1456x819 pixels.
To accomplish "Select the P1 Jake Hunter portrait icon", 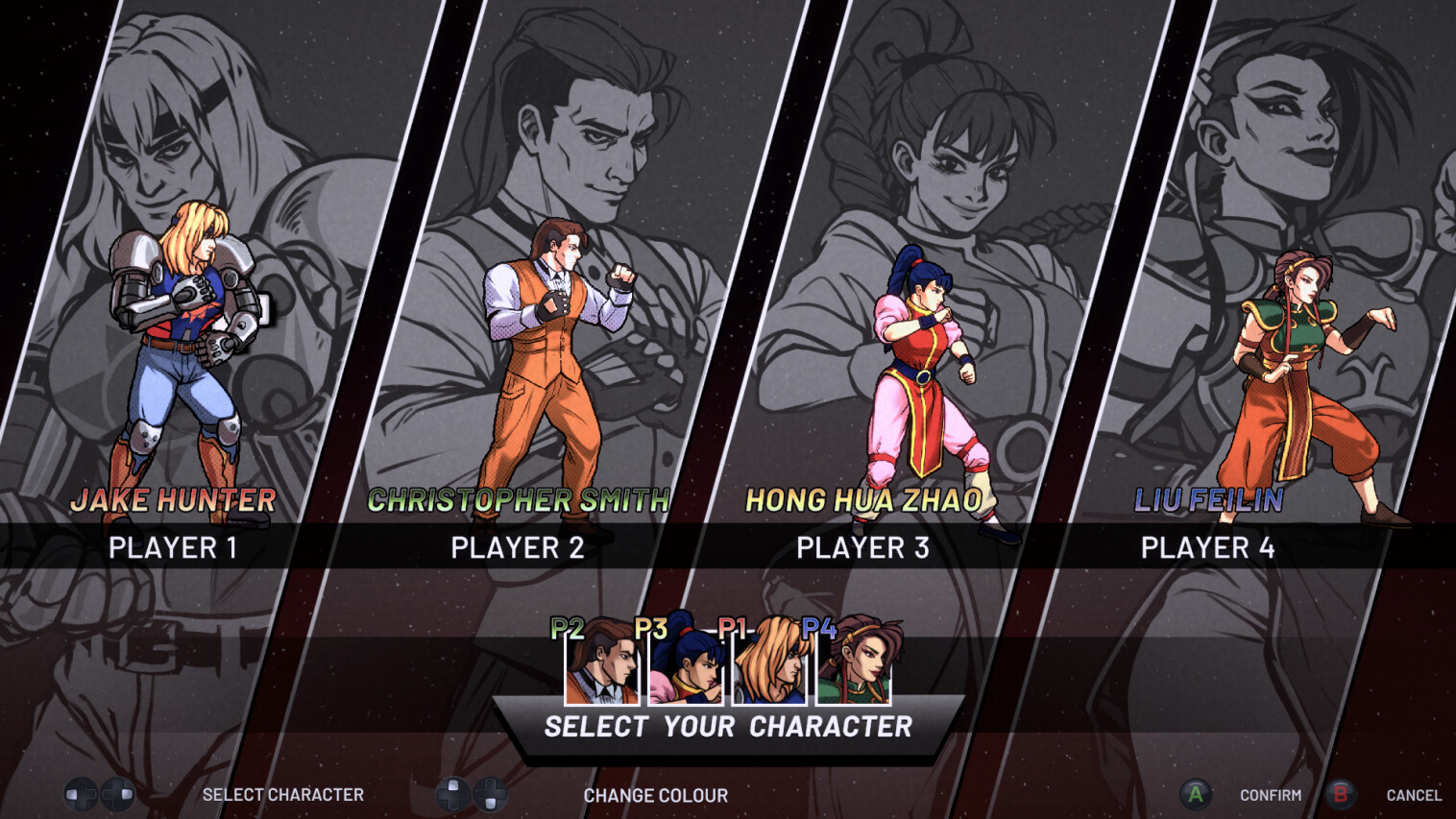I will pyautogui.click(x=768, y=667).
